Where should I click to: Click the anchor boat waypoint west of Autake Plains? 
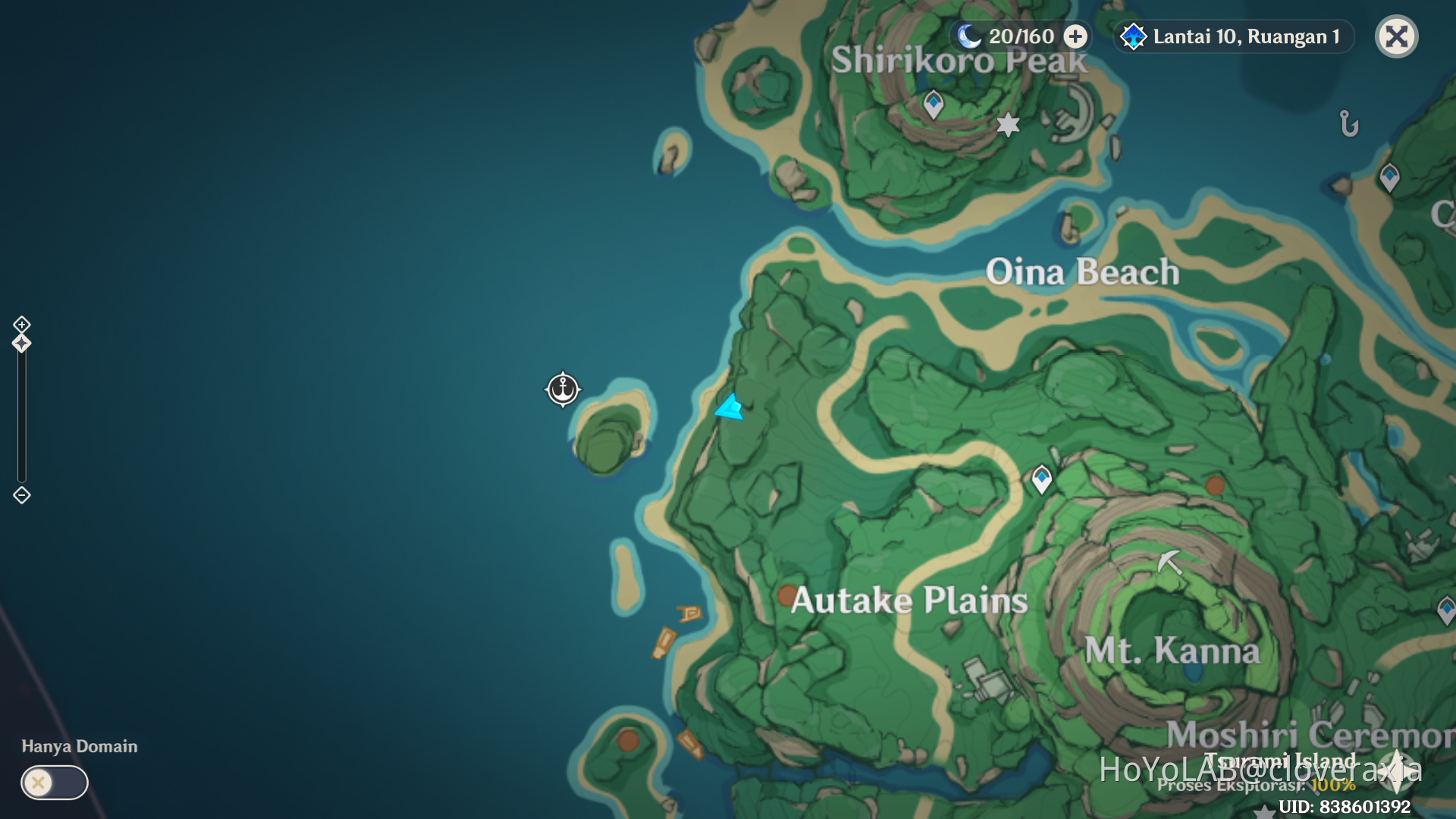pyautogui.click(x=562, y=390)
